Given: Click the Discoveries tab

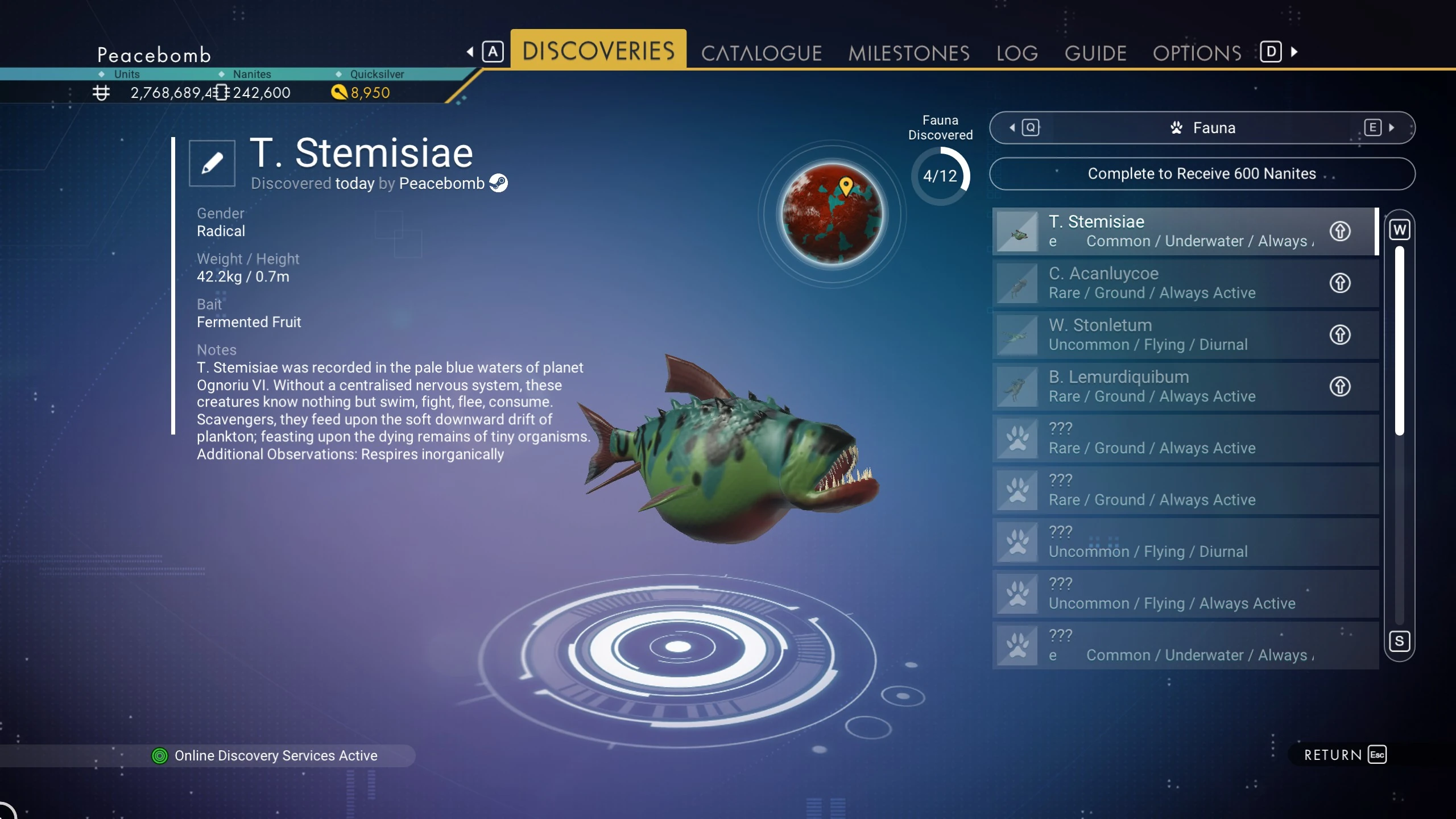Looking at the screenshot, I should click(598, 50).
